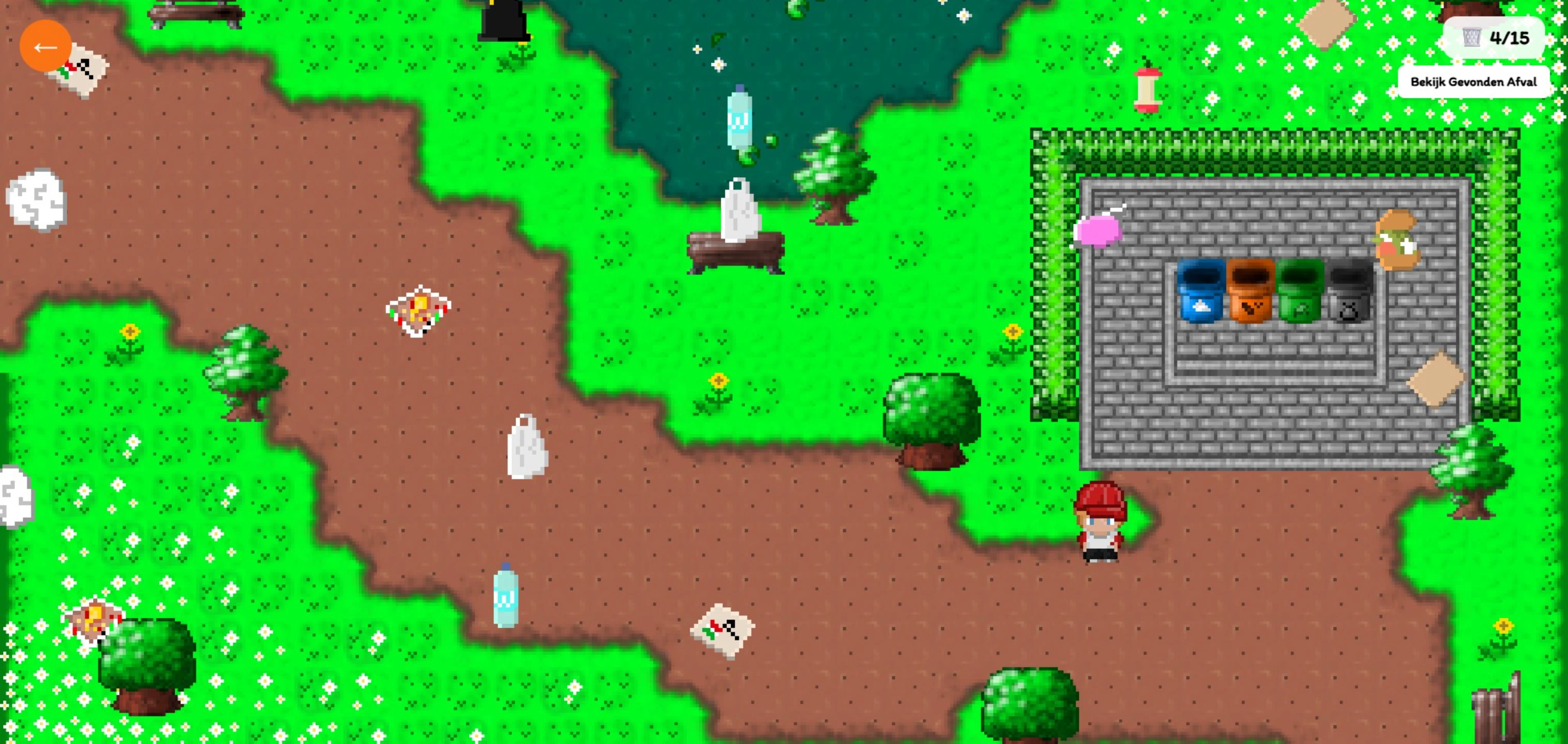Click the orange back arrow button
Image resolution: width=1568 pixels, height=744 pixels.
pyautogui.click(x=46, y=47)
